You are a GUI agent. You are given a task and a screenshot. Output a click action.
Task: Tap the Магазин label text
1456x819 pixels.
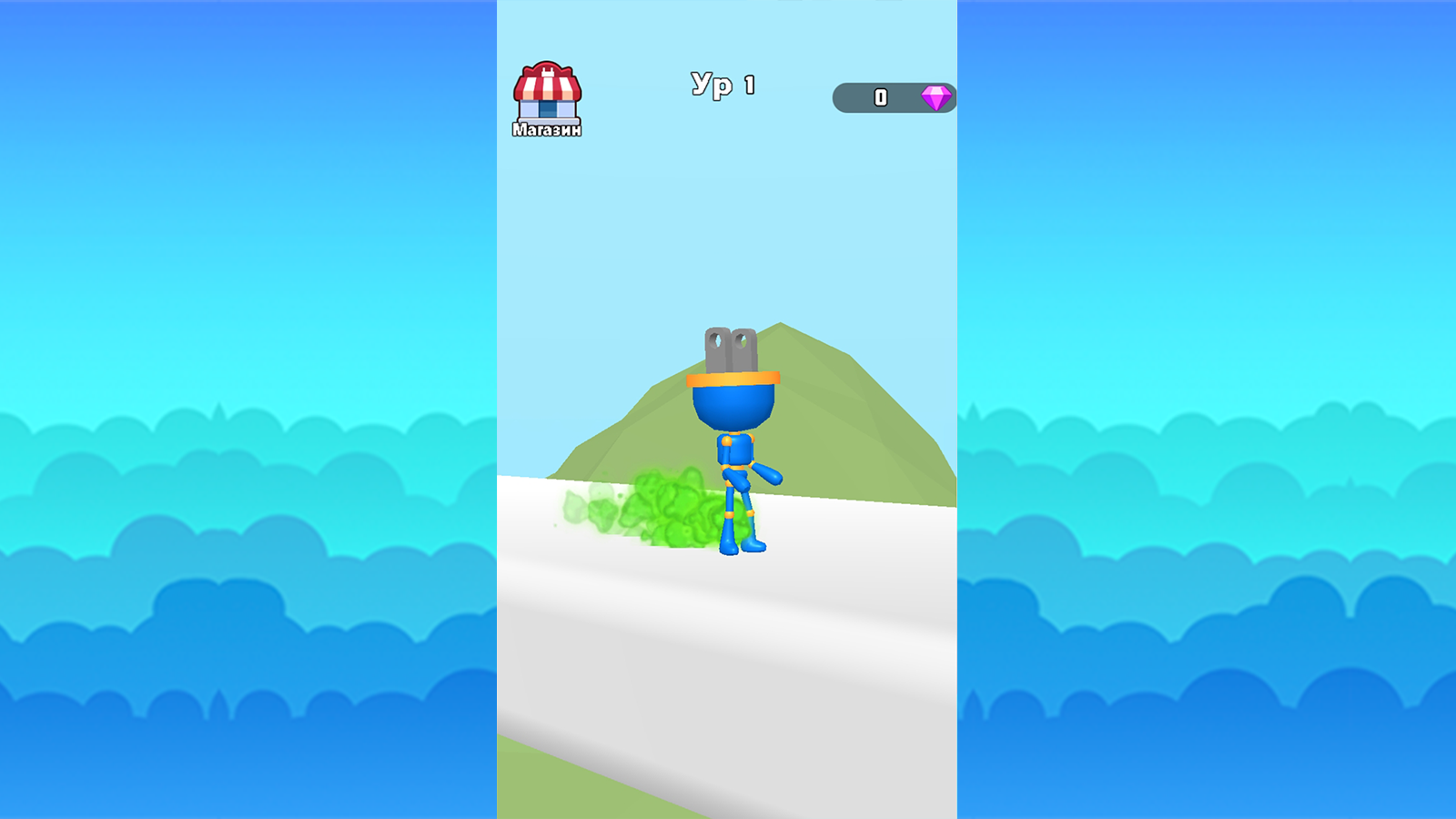546,129
